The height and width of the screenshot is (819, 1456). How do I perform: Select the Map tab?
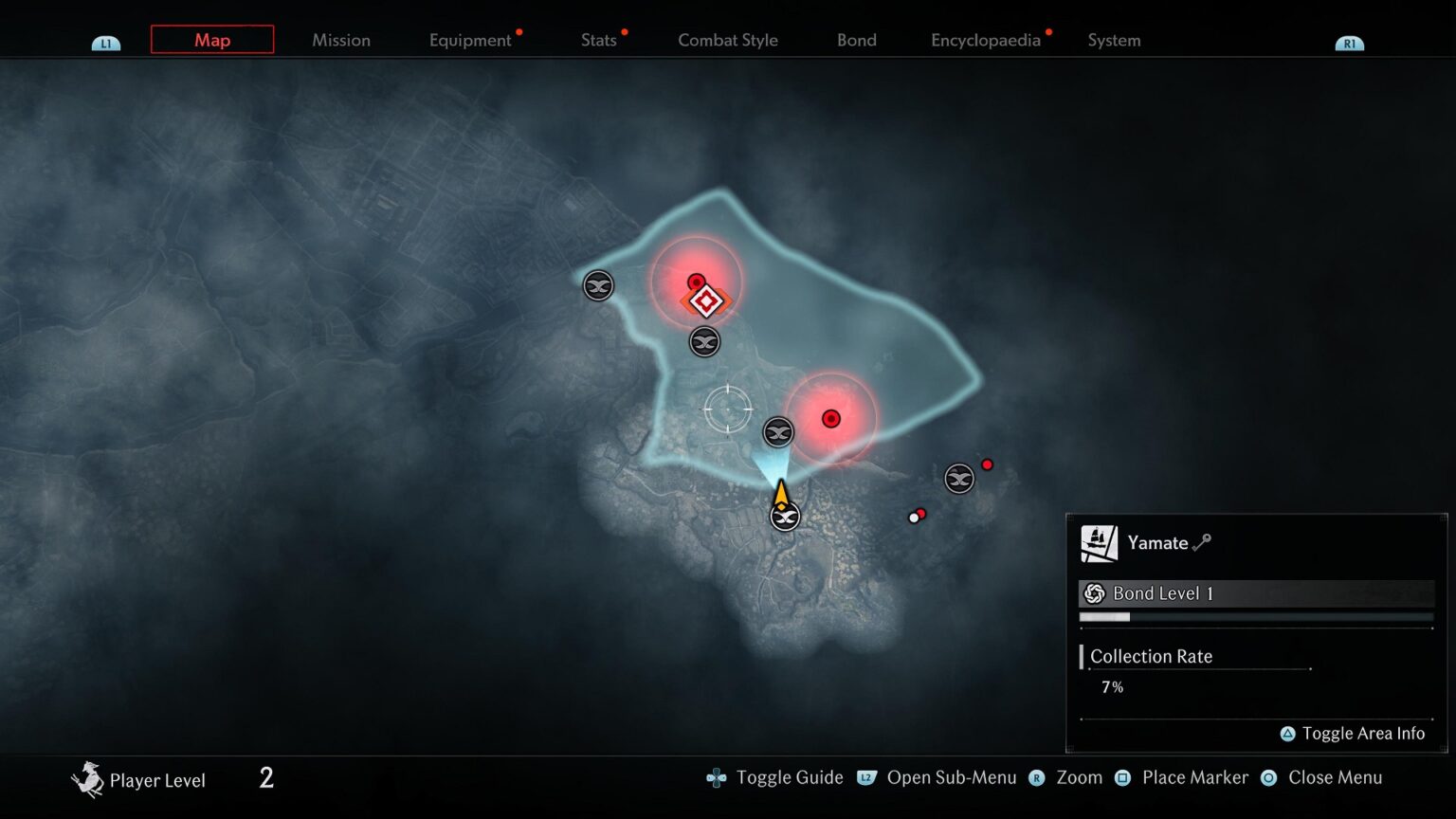tap(212, 40)
